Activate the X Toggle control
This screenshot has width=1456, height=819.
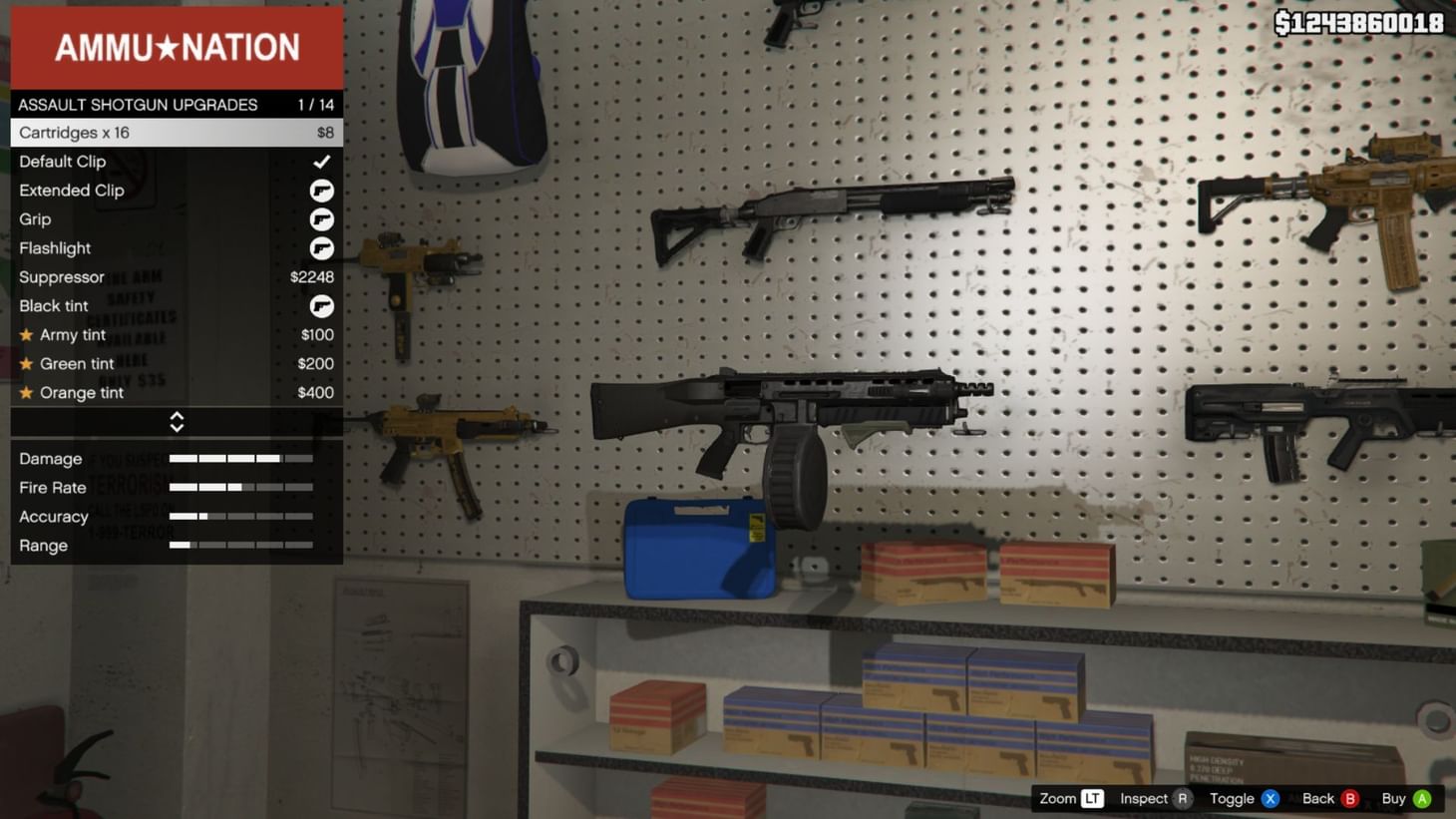coord(1270,798)
